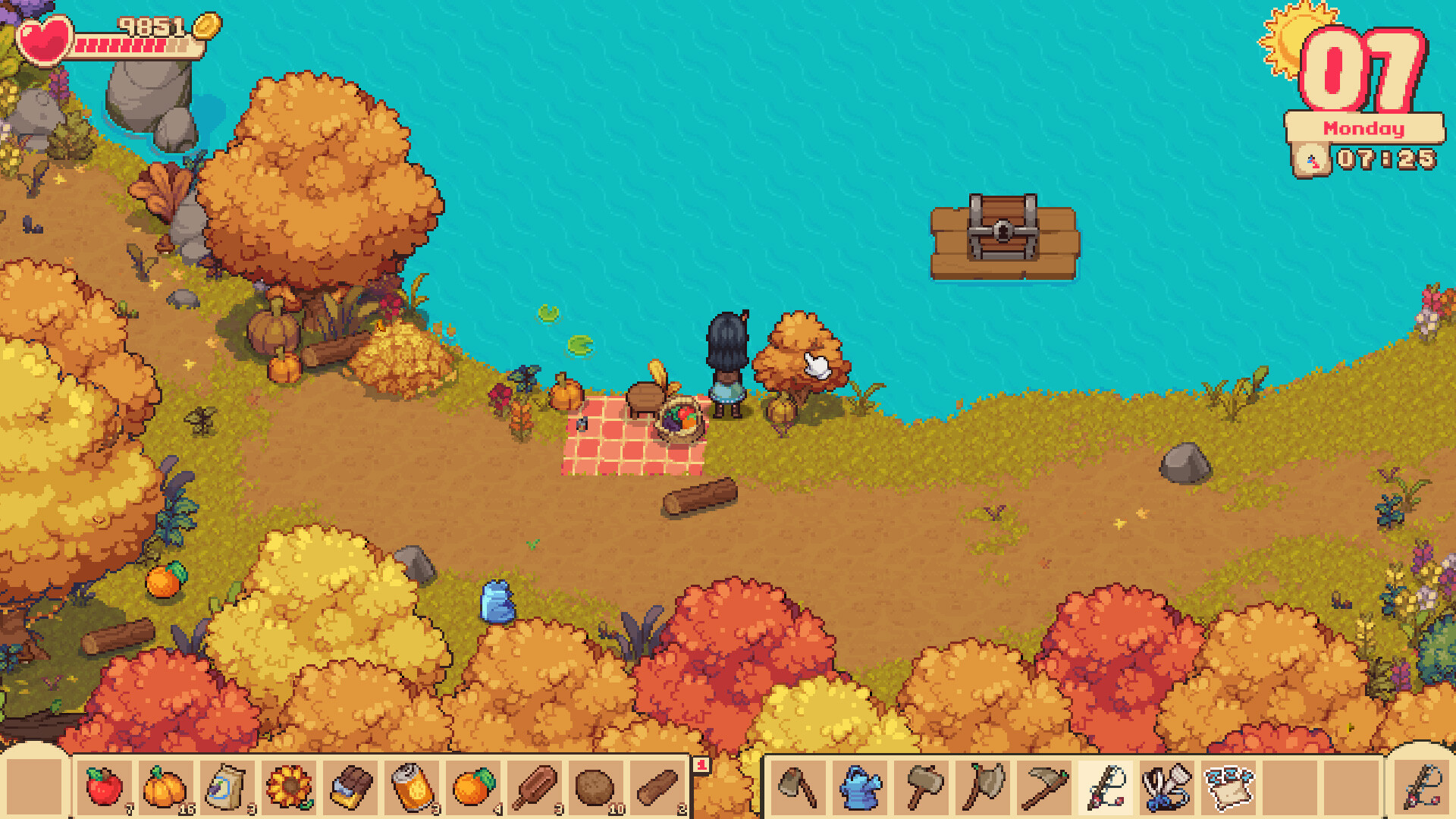Select the orange juice can
The image size is (1456, 819).
410,789
